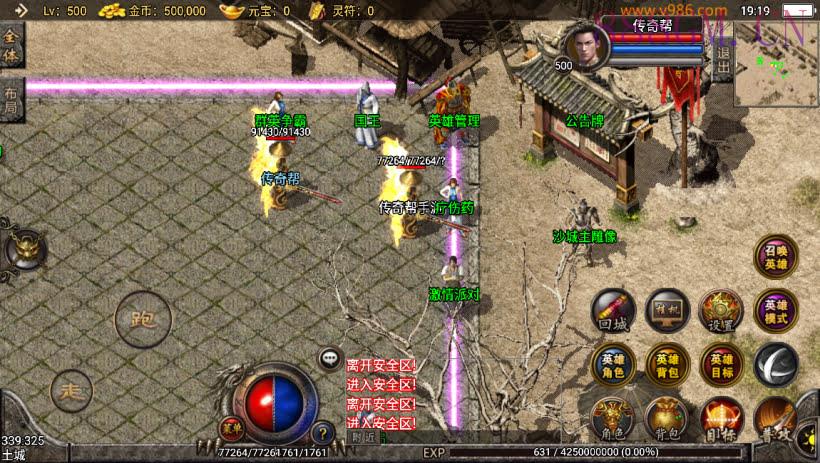Open the 英雄角色 hero character panel
Screen dimensions: 820x463
[x=612, y=365]
